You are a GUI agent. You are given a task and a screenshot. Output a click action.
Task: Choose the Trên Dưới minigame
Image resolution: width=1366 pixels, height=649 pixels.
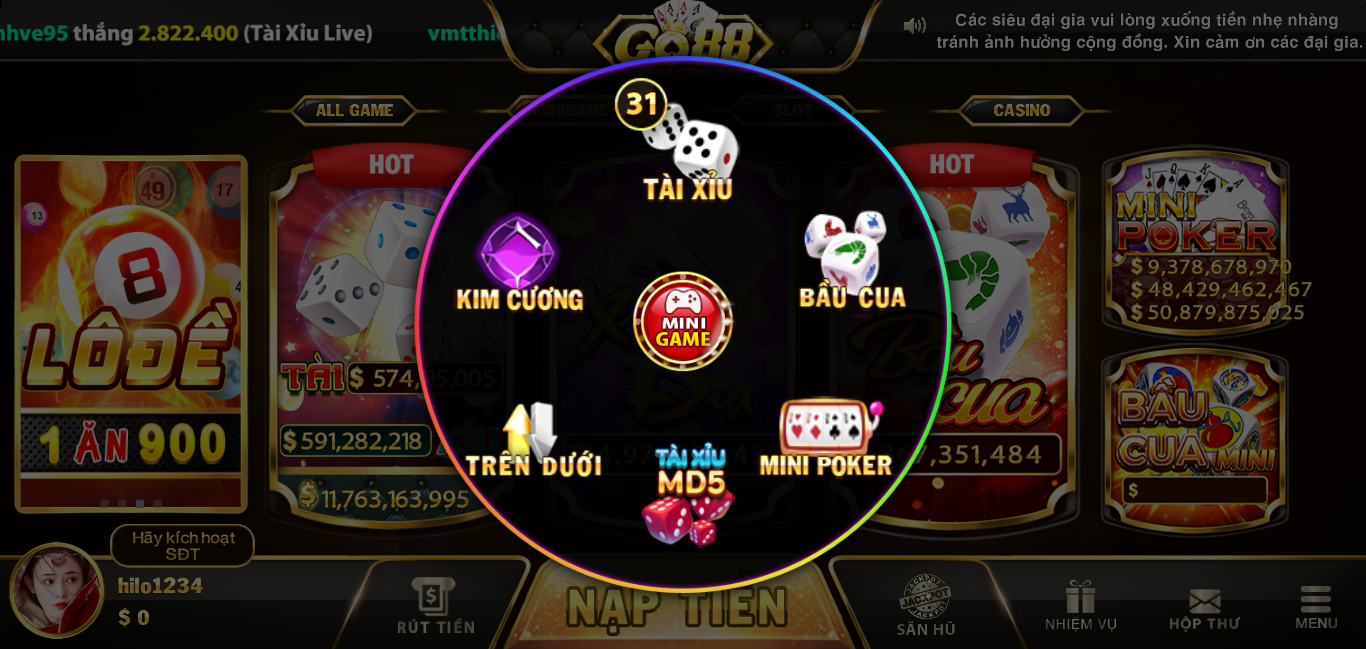pyautogui.click(x=532, y=440)
